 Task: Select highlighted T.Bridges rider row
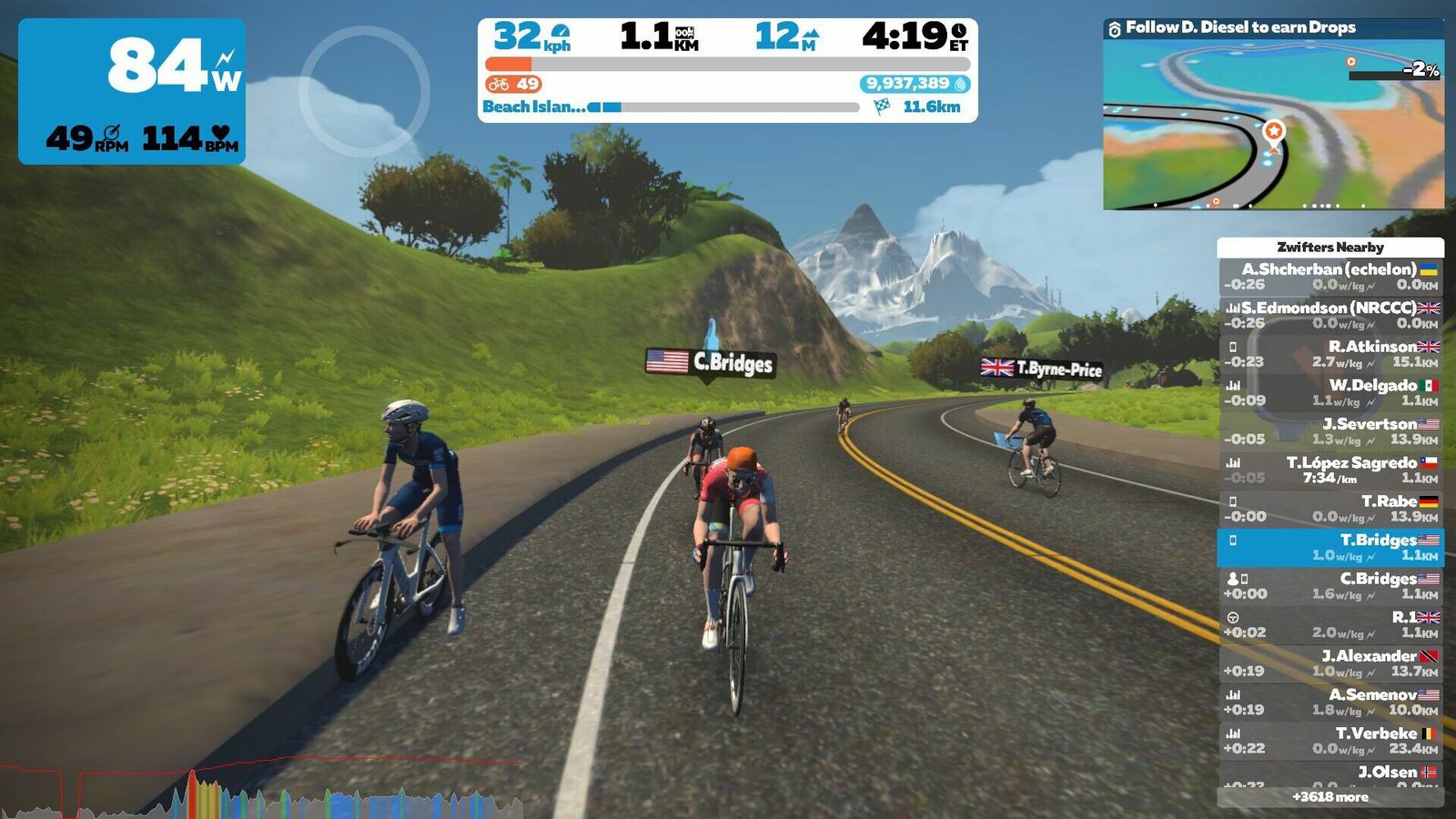pos(1330,547)
